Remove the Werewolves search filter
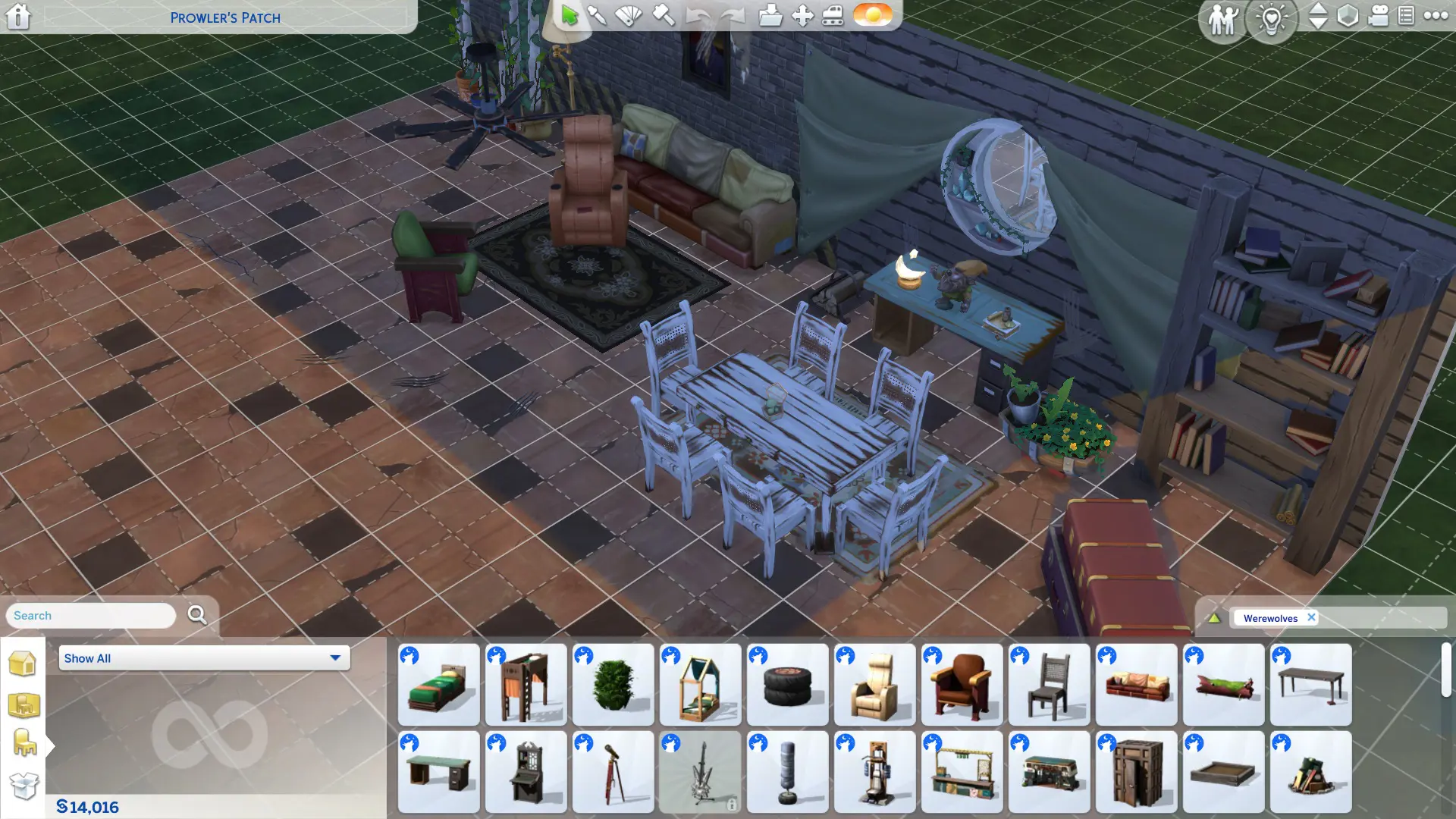Viewport: 1456px width, 819px height. click(x=1311, y=617)
